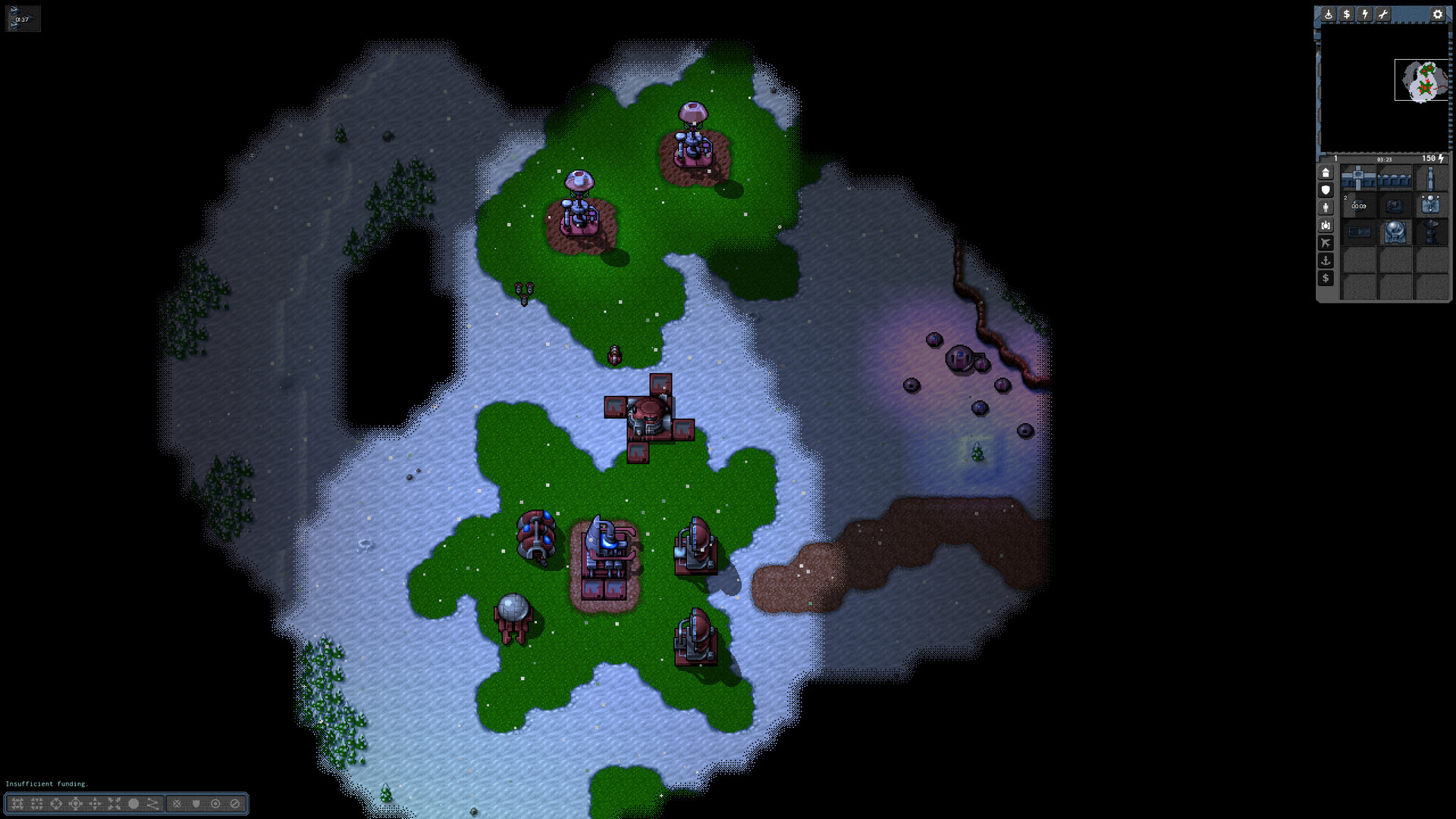
Task: Click the download arrow button above minimap
Action: (1329, 14)
